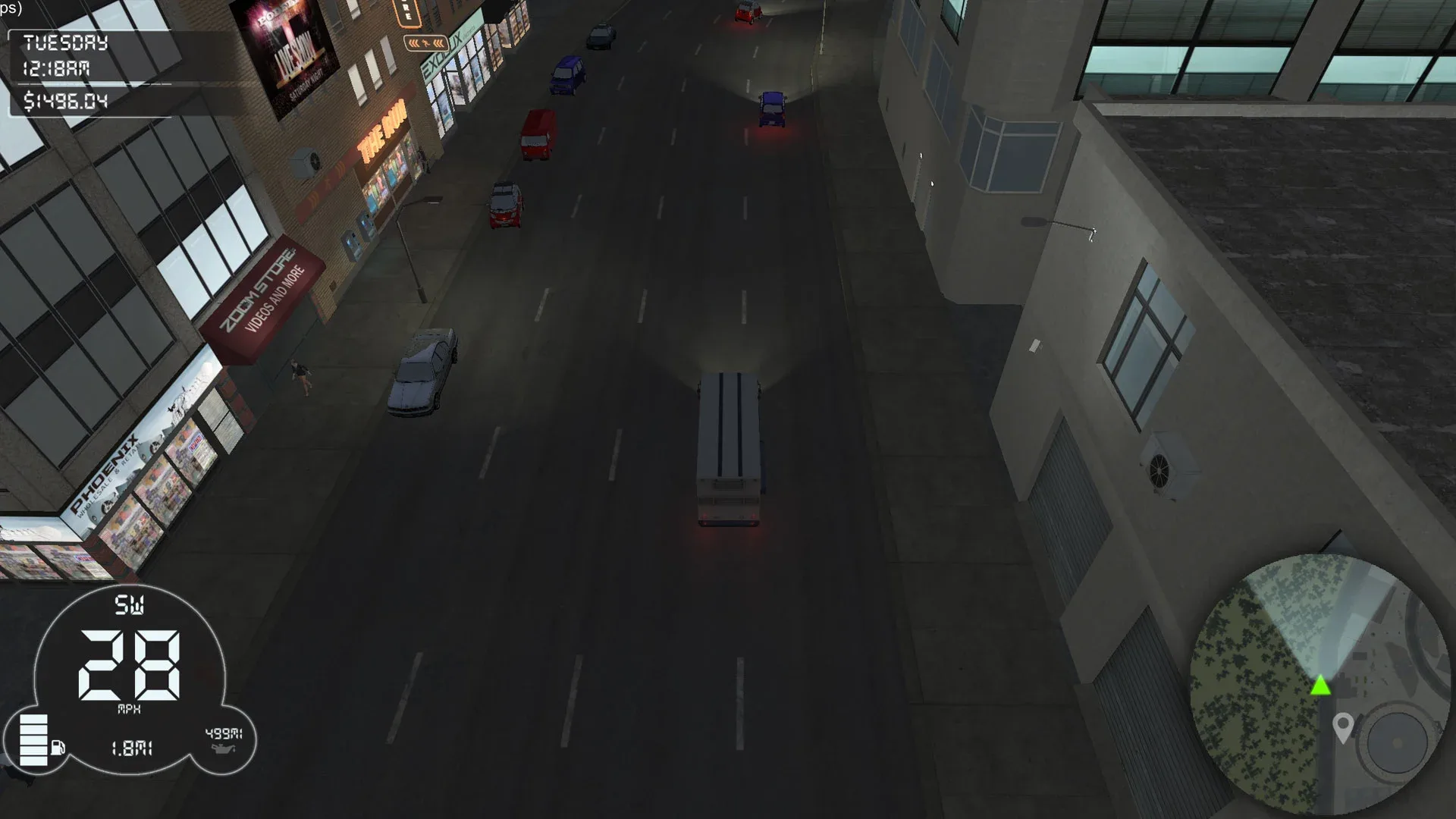Click the fuel pump icon on the speedometer
The image size is (1456, 819).
(x=59, y=746)
